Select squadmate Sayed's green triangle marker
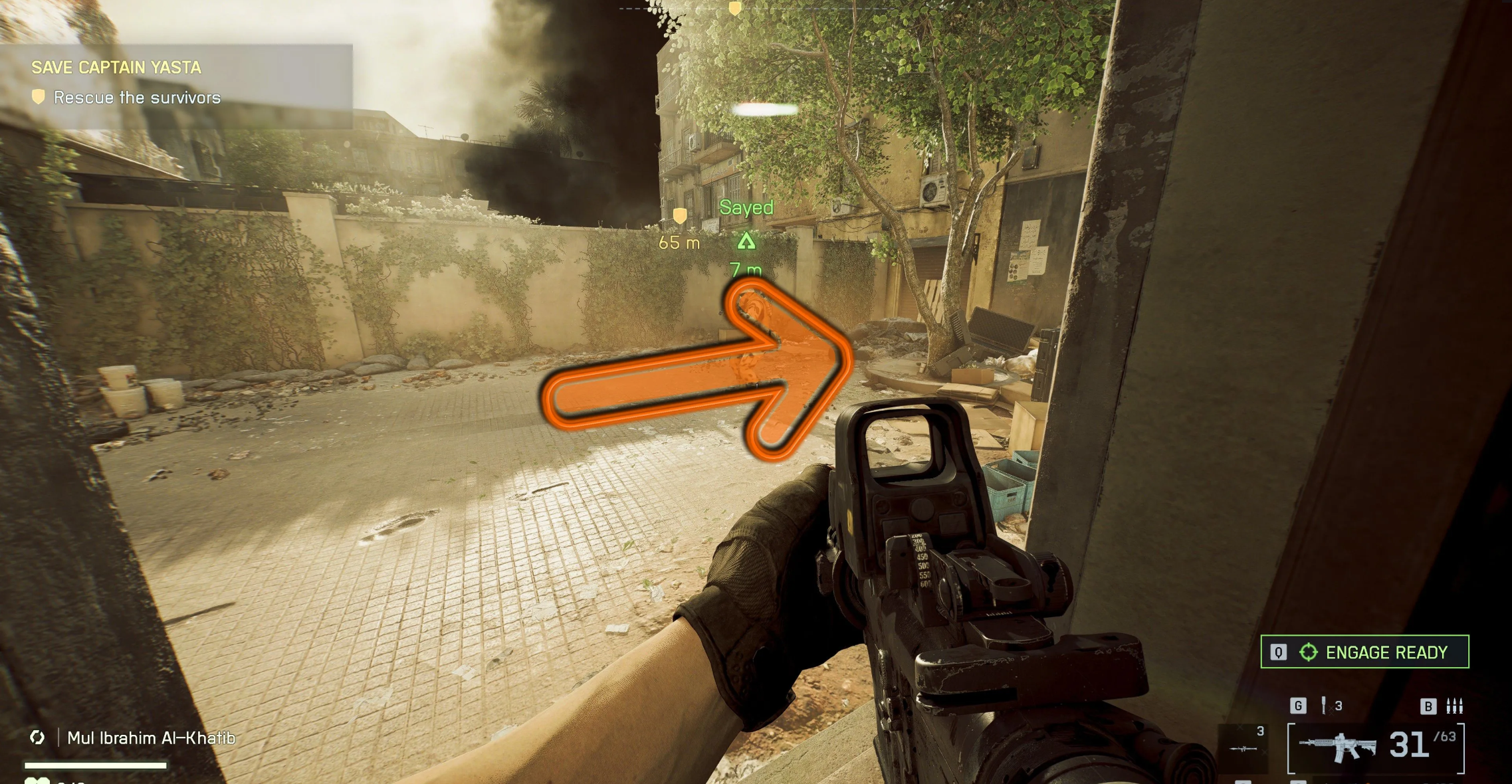The height and width of the screenshot is (784, 1512). (x=746, y=241)
